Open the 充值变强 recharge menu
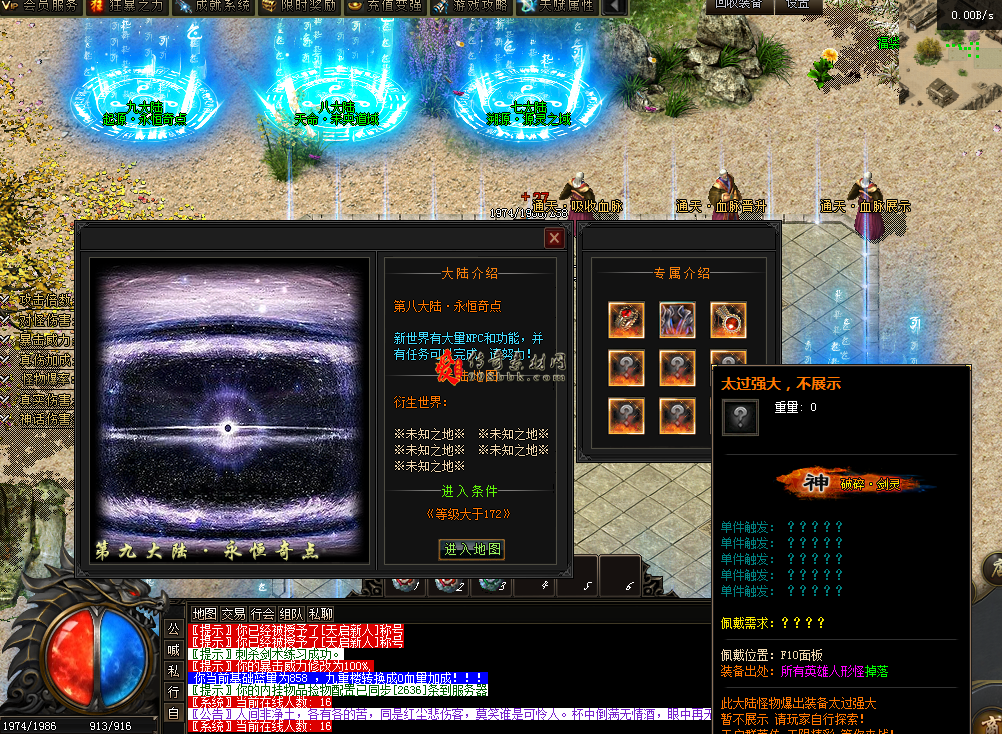 click(384, 6)
